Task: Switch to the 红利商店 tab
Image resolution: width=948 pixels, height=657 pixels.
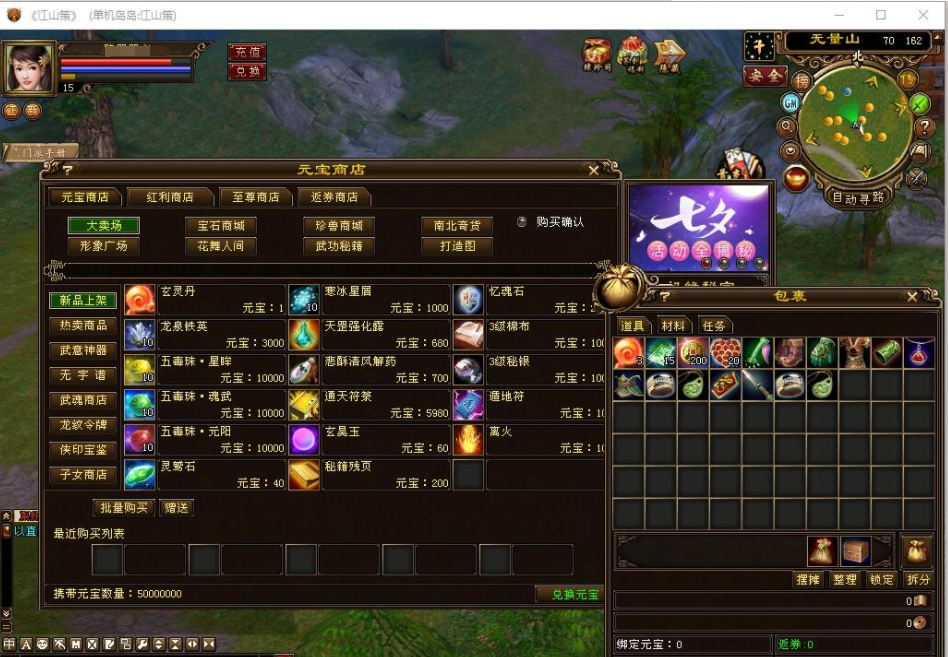Action: click(x=170, y=197)
